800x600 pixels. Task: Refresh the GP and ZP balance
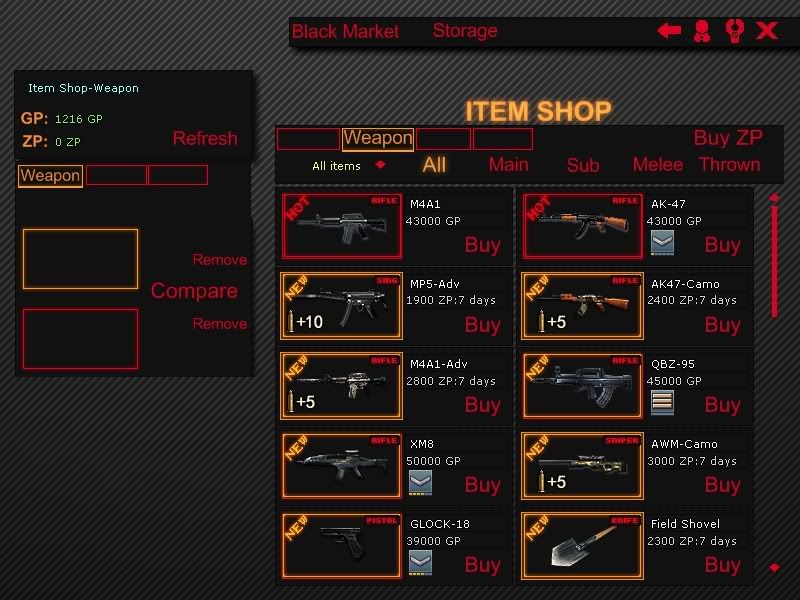[x=205, y=139]
